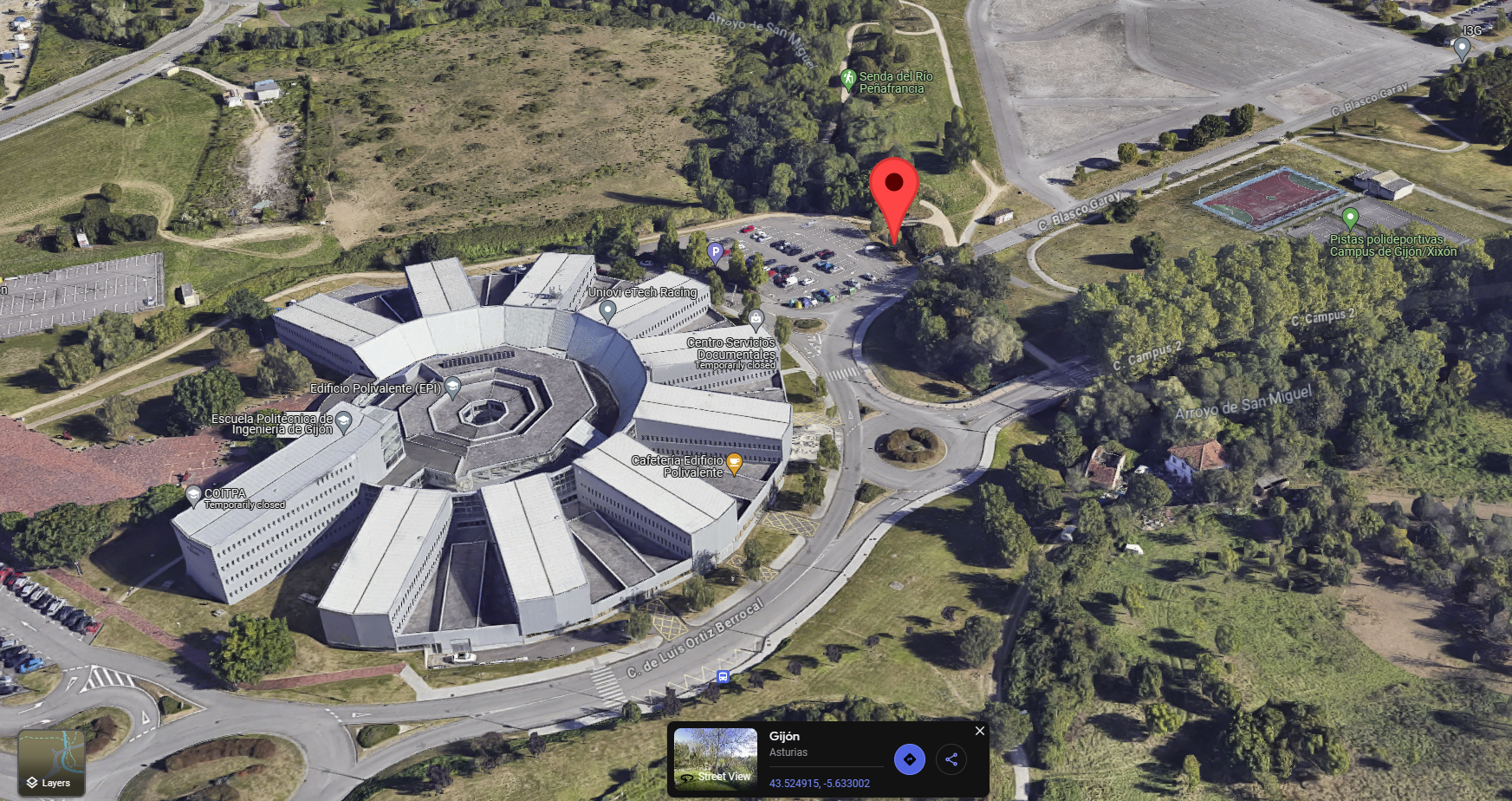Select the Pistas polideportivas Campus marker

point(1349,218)
